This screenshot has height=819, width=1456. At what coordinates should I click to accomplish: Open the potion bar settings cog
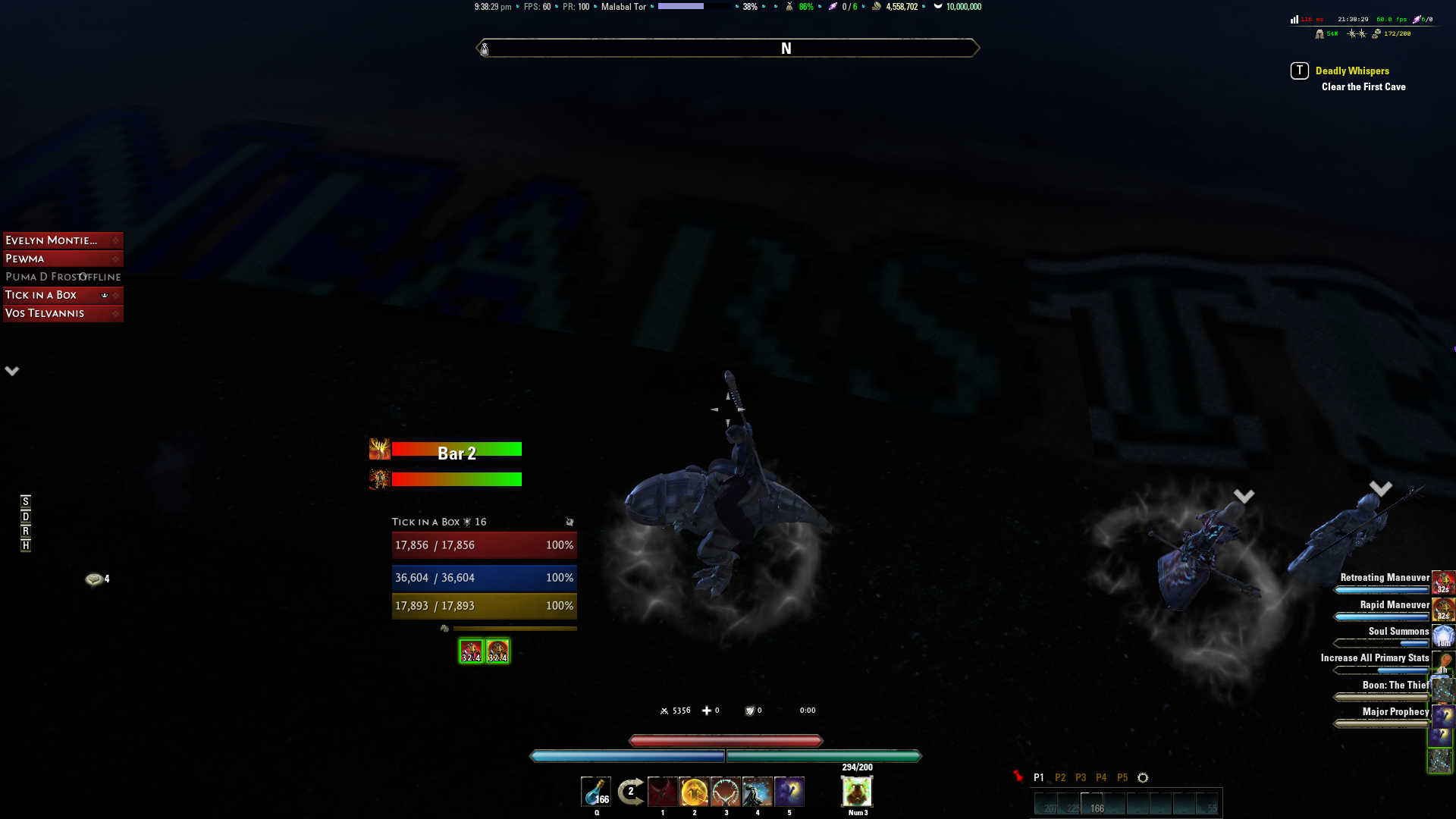point(1142,777)
